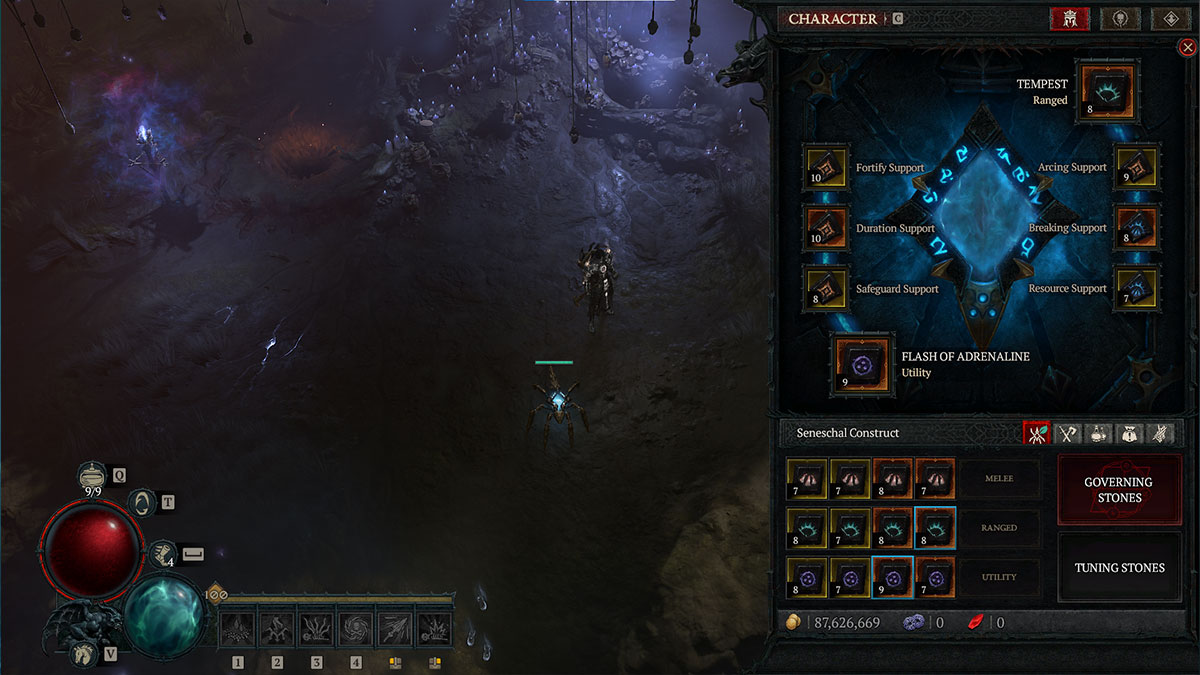This screenshot has height=675, width=1200.
Task: Switch to the crossed weapons inventory tab
Action: (1068, 433)
